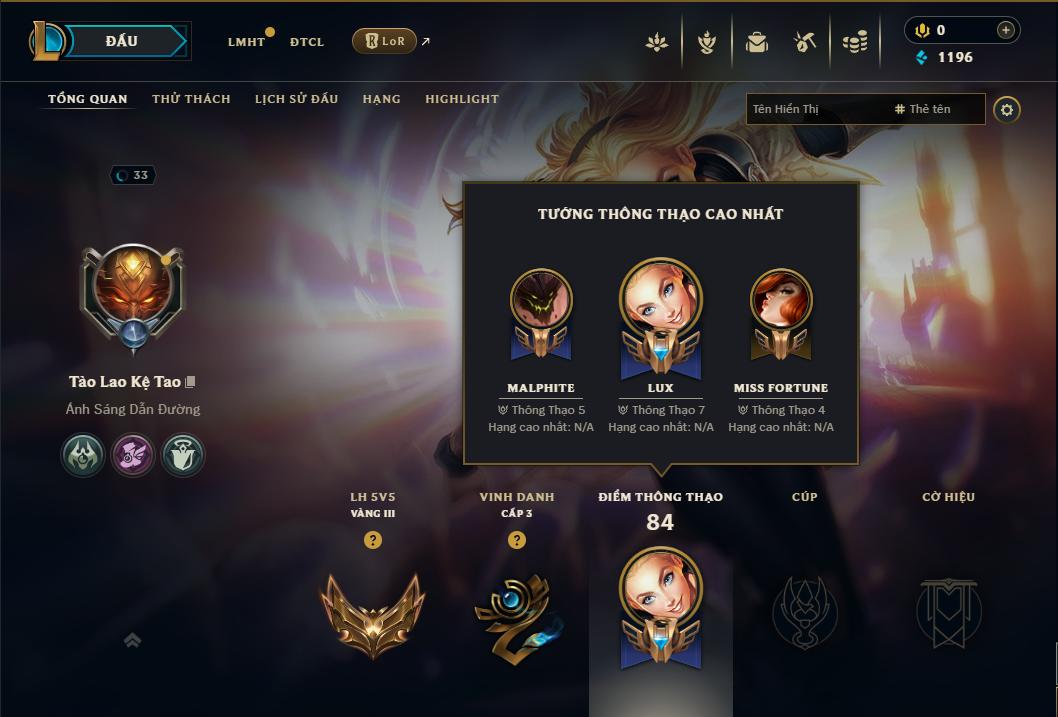Click the summoner name search field

pyautogui.click(x=820, y=109)
